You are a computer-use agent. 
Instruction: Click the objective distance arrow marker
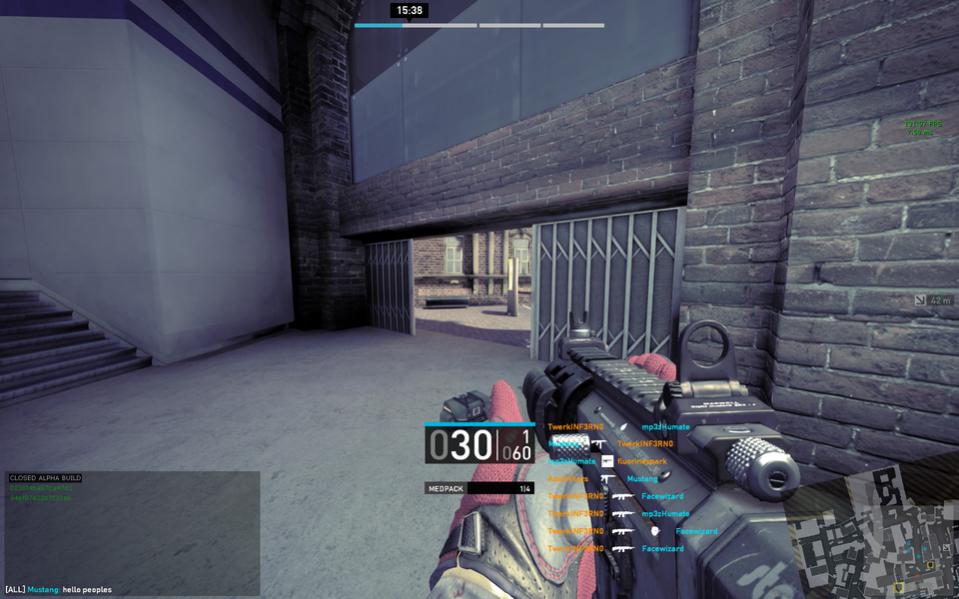(x=920, y=300)
